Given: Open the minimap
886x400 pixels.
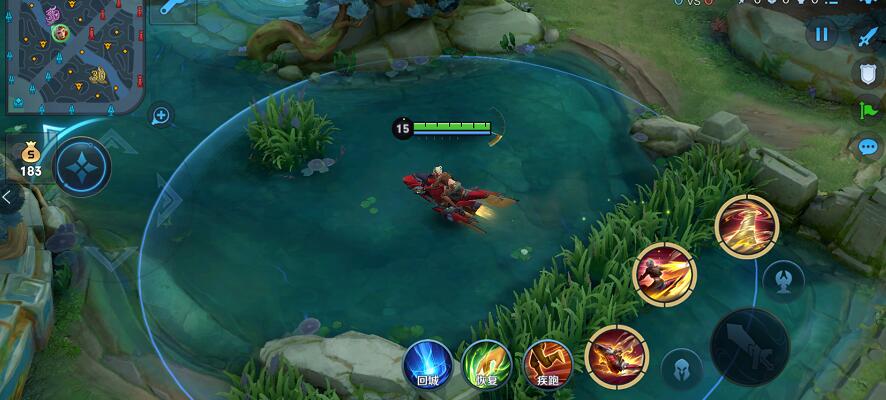Looking at the screenshot, I should [70, 58].
